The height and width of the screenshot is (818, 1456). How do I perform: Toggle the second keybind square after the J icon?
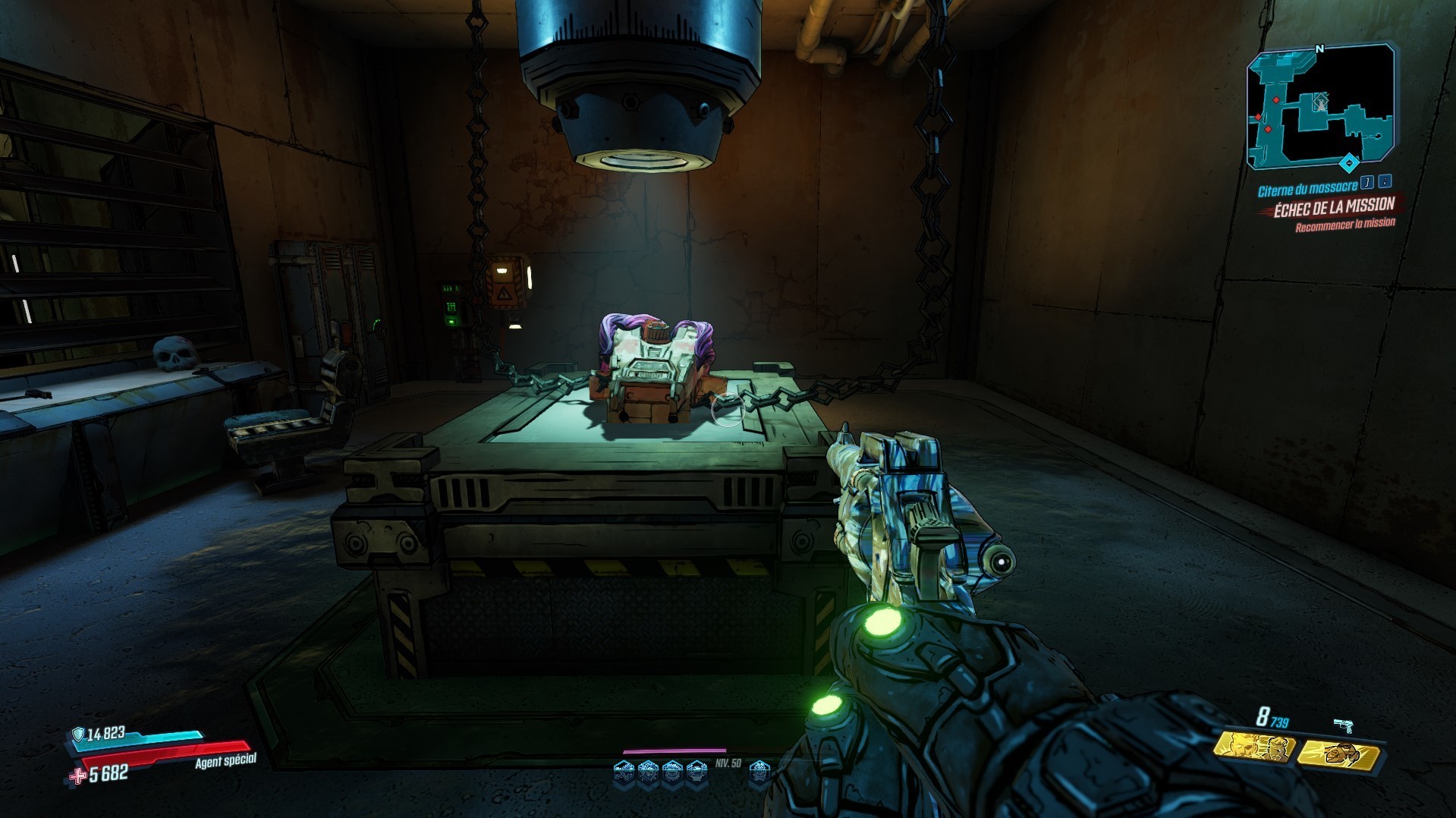pos(1385,183)
